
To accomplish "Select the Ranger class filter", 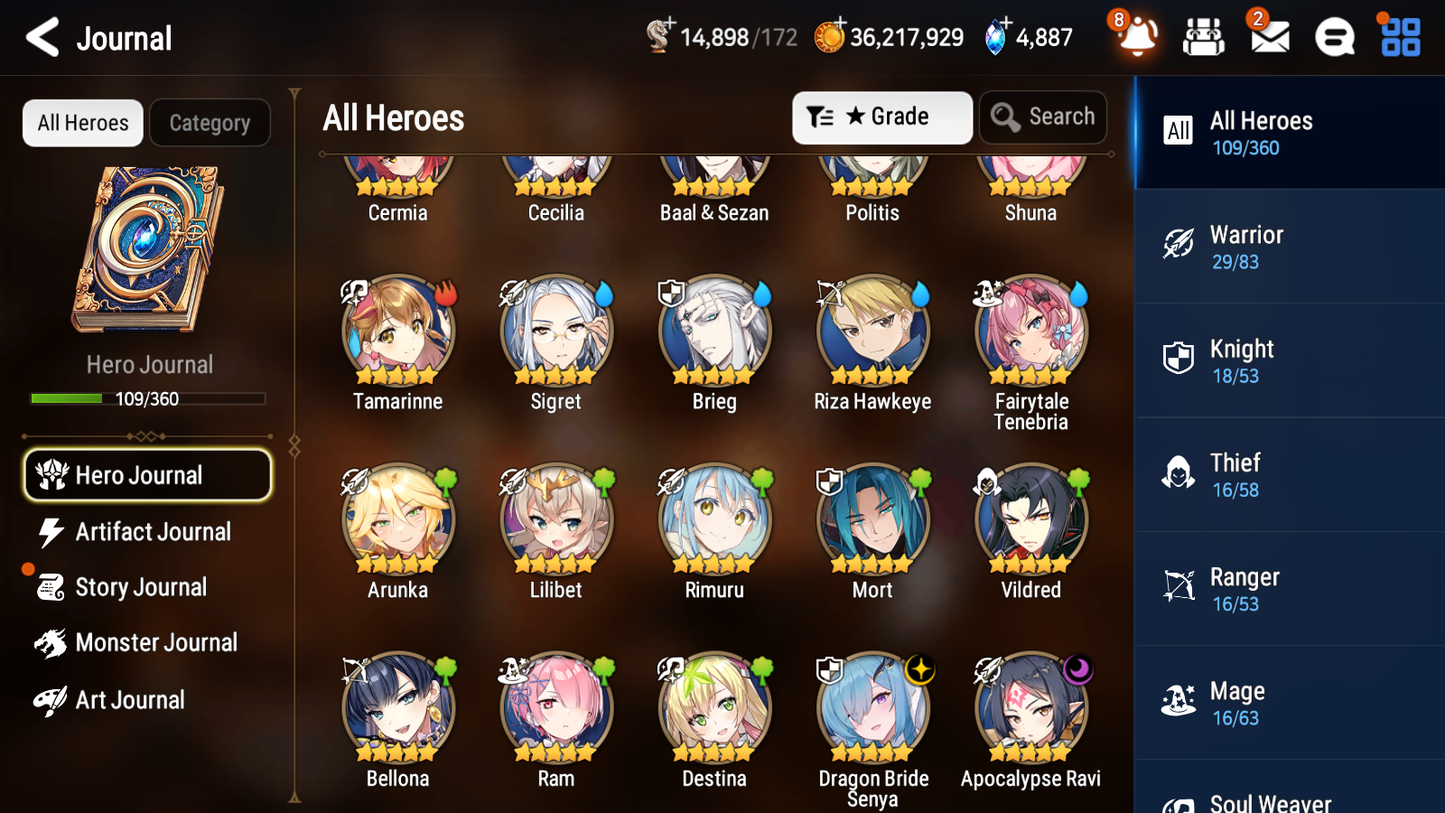I will [x=1289, y=588].
